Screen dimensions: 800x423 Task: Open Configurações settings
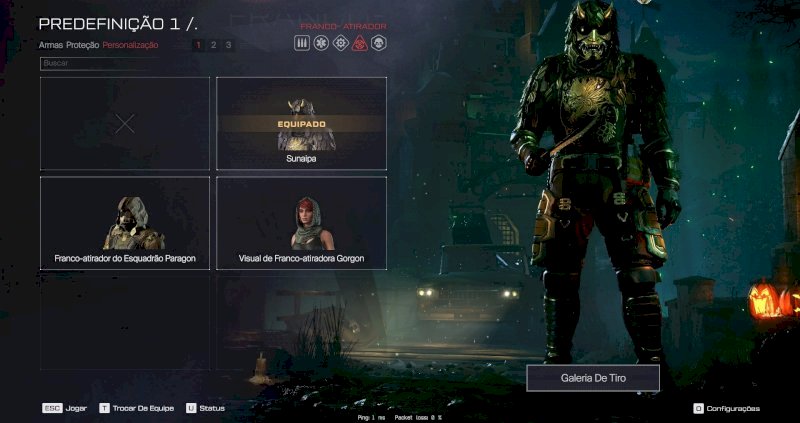point(726,408)
